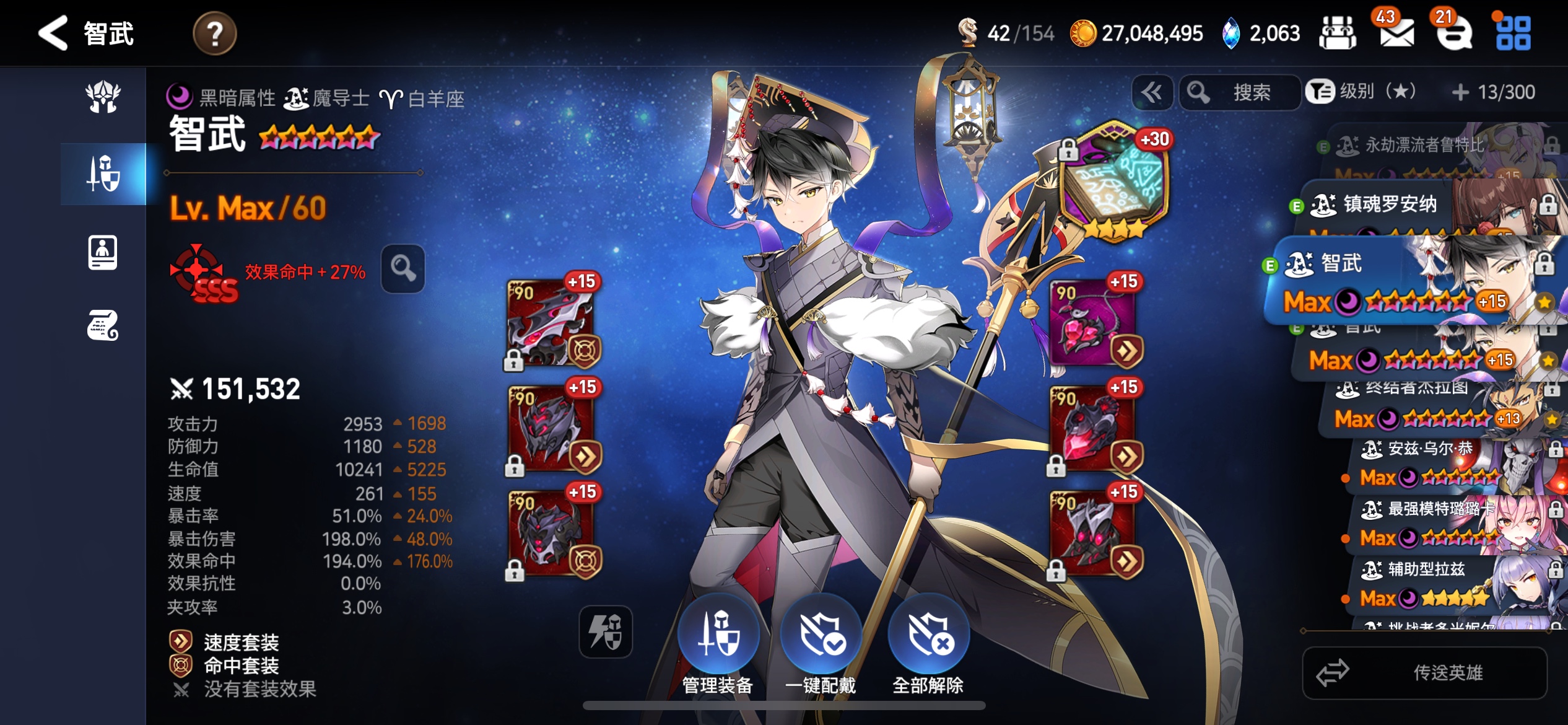
Task: Open the question mark help button
Action: (x=214, y=33)
